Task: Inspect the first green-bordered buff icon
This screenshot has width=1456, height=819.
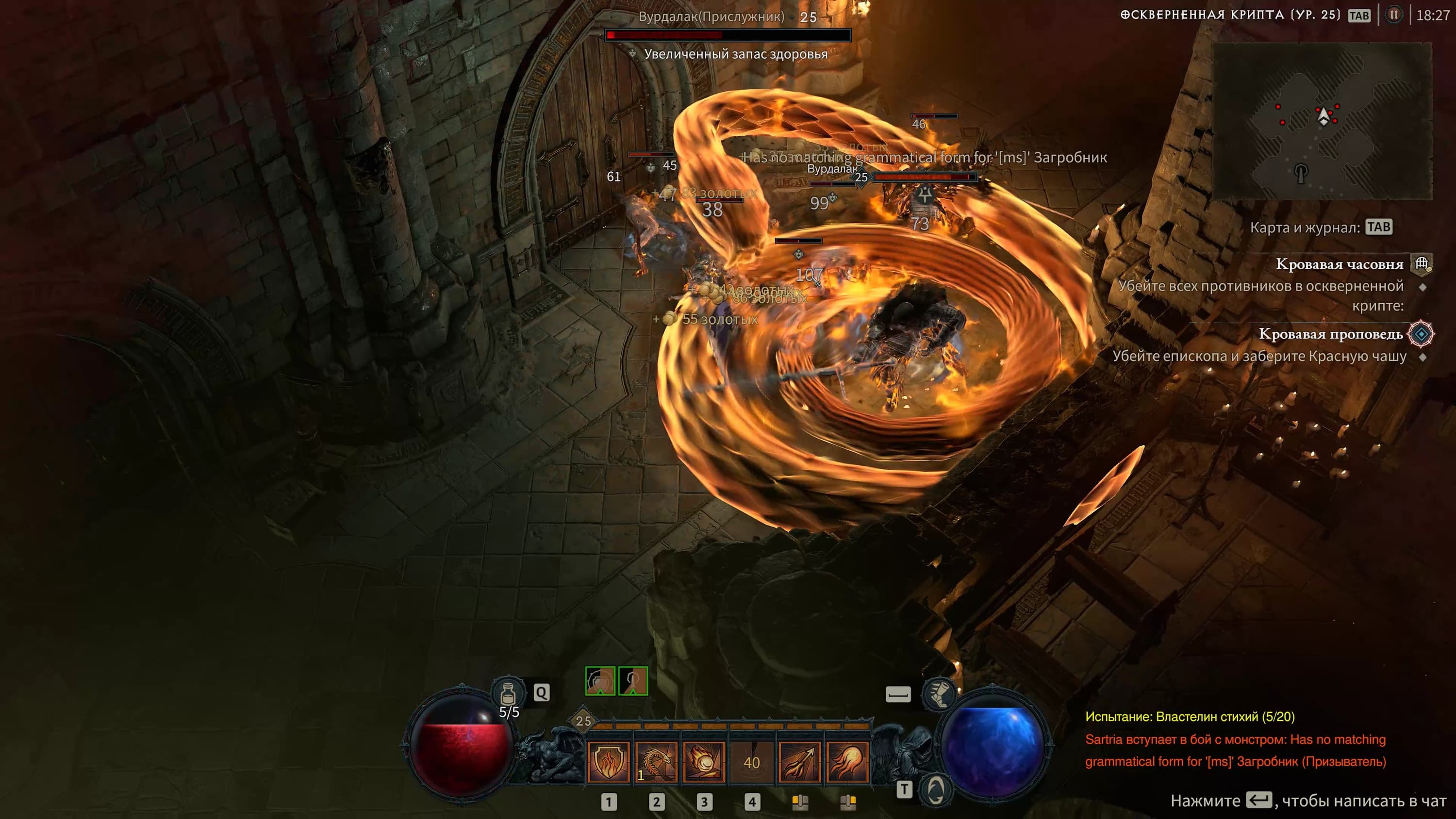Action: coord(600,681)
